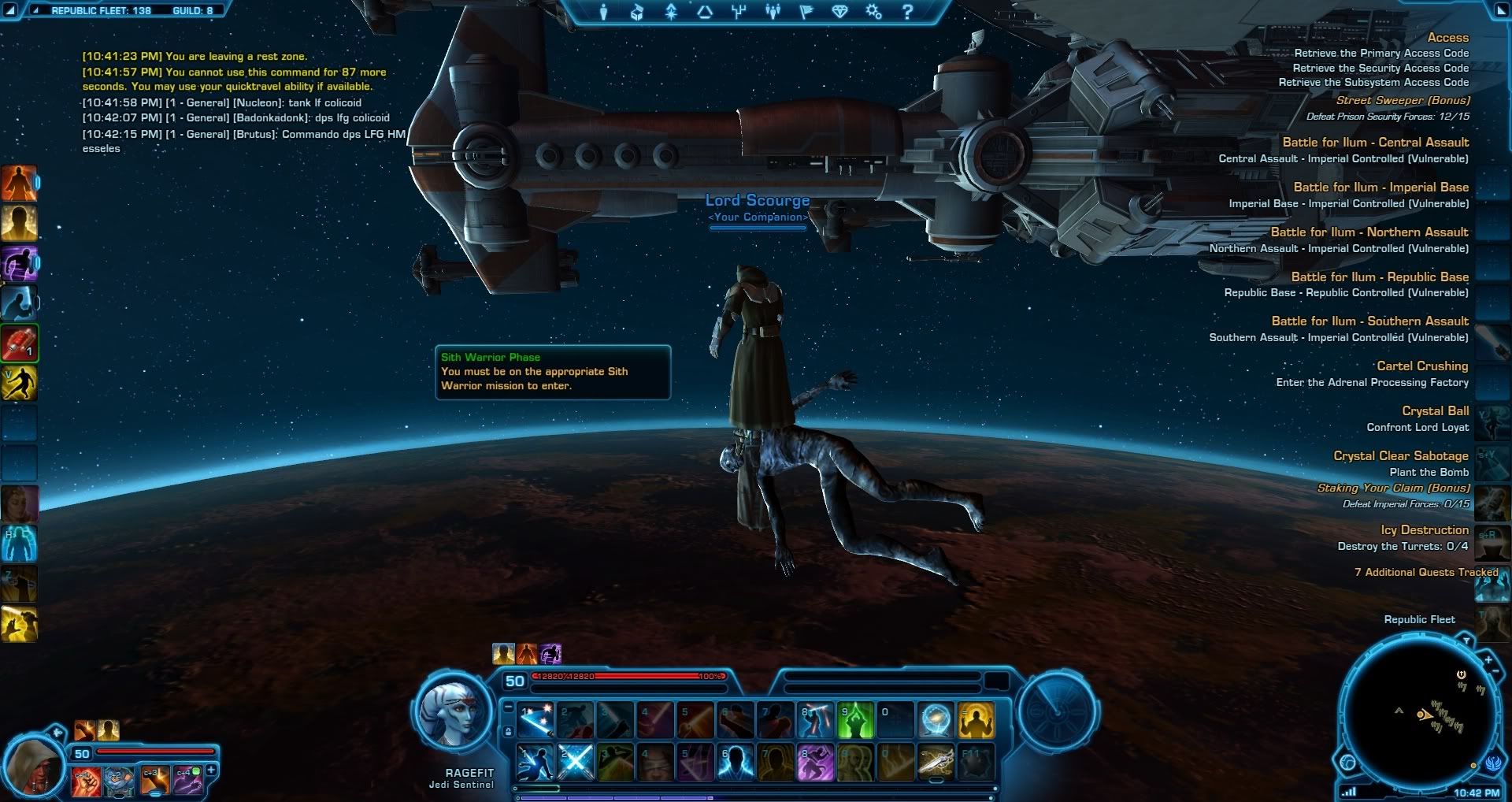Screen dimensions: 1512x802
Task: Activate the green meditation ability in slot 9
Action: (x=855, y=720)
